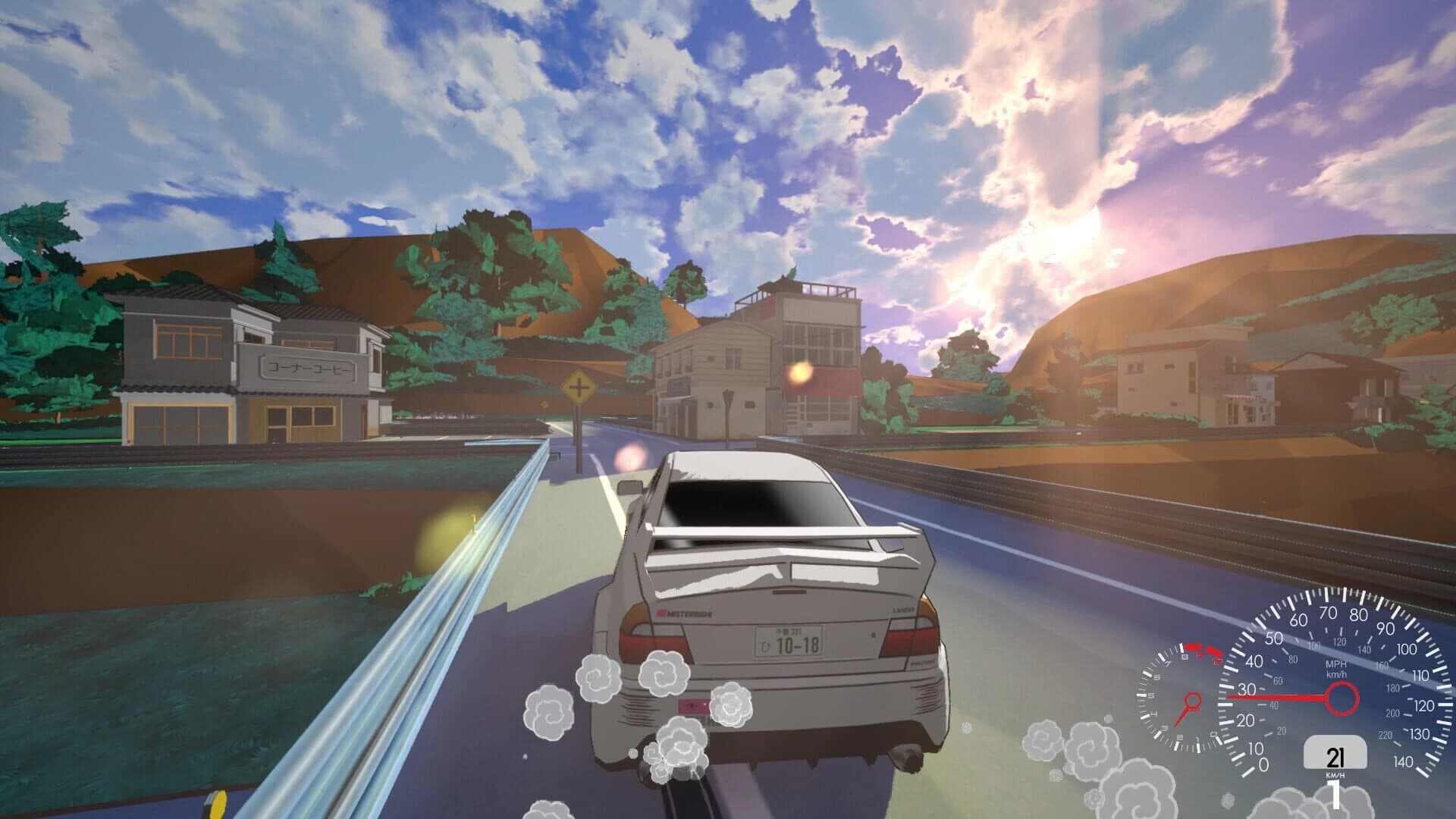The image size is (1456, 819).
Task: Click the red speedometer needle hub
Action: [x=1341, y=697]
